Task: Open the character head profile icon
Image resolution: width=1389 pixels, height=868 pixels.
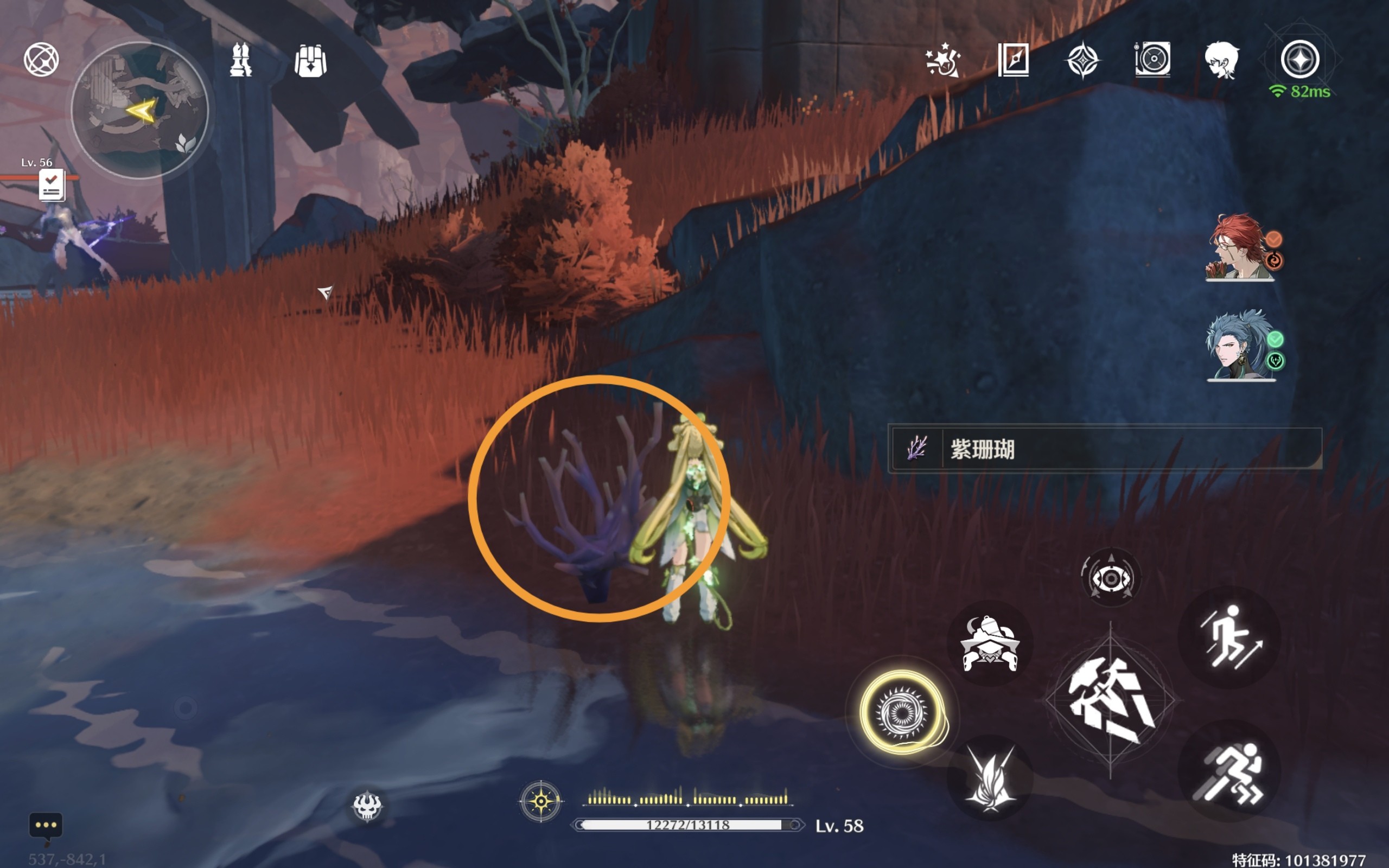Action: tap(1221, 60)
